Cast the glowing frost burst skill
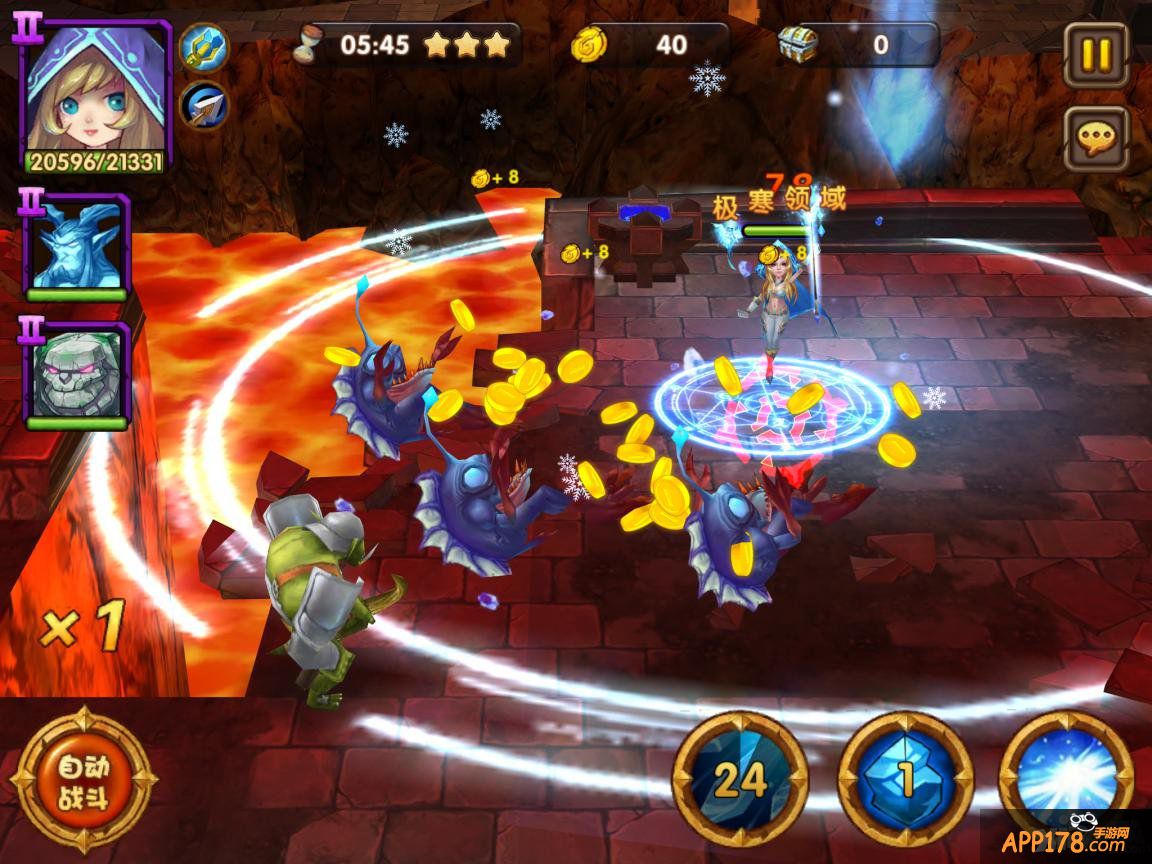Screen dimensions: 1152x864 (1066, 775)
